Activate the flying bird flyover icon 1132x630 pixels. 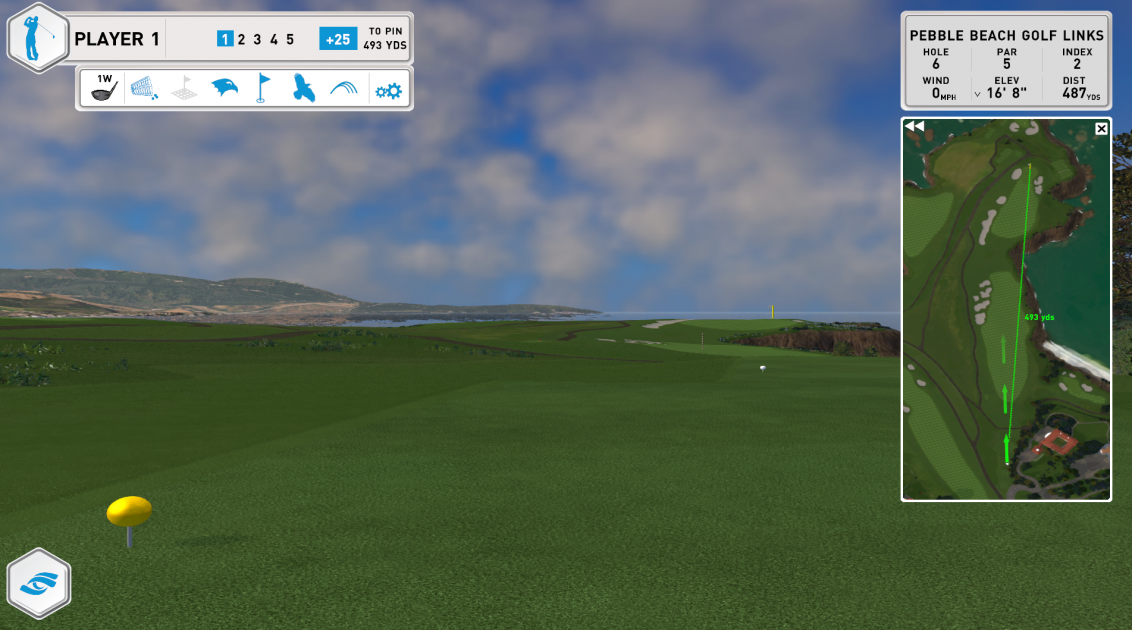pyautogui.click(x=304, y=89)
